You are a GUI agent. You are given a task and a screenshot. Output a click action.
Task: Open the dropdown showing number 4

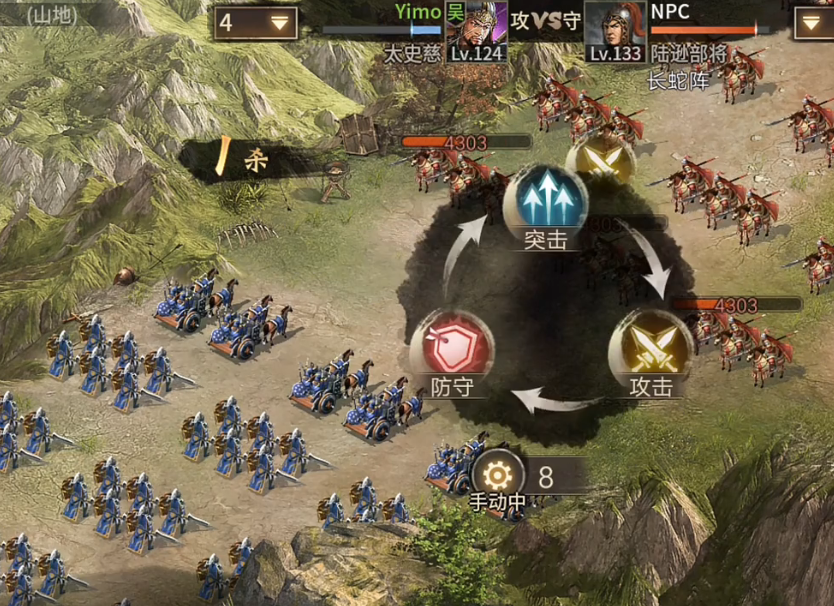coord(254,22)
